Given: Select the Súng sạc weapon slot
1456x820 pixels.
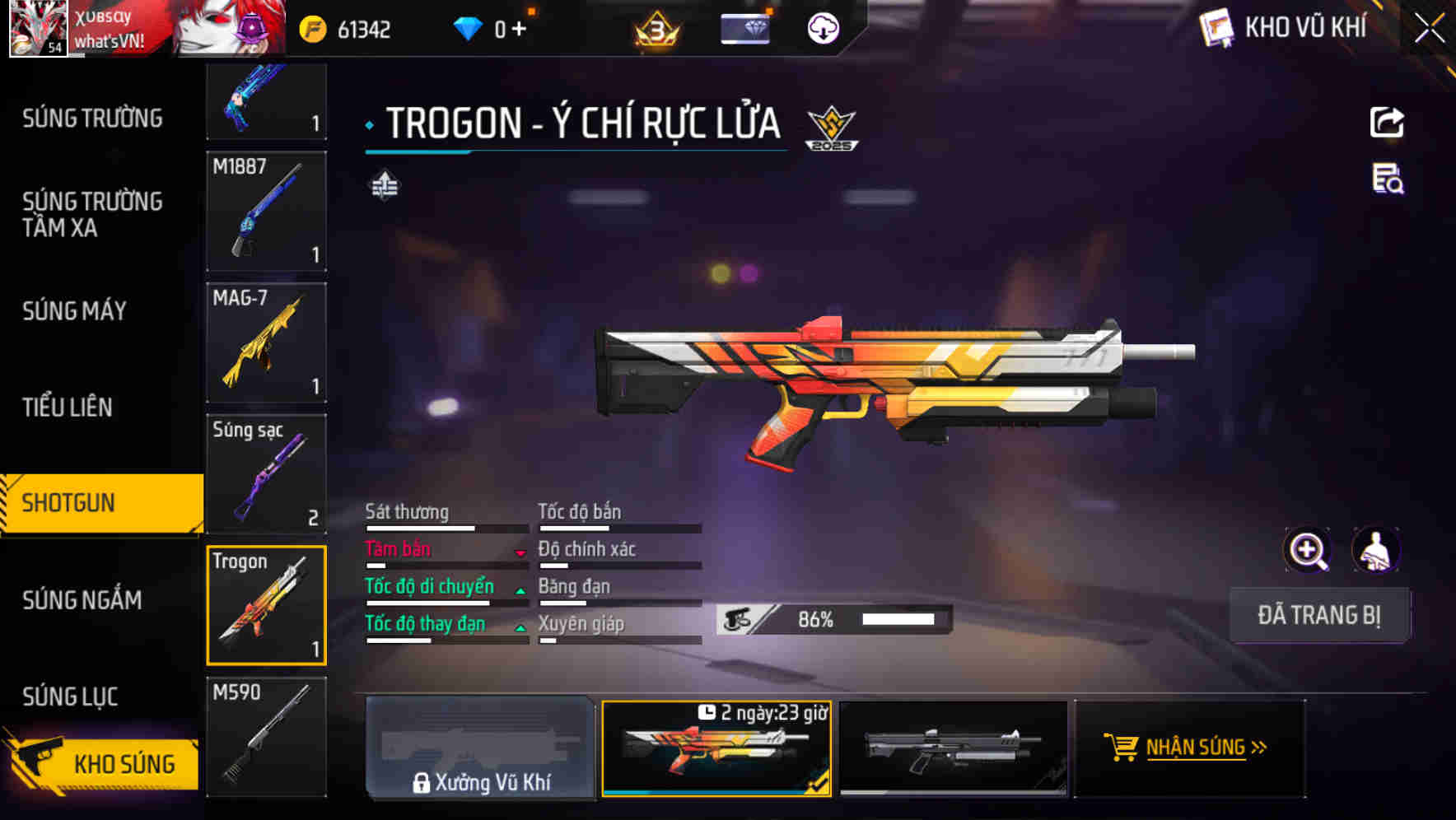Looking at the screenshot, I should [x=266, y=474].
